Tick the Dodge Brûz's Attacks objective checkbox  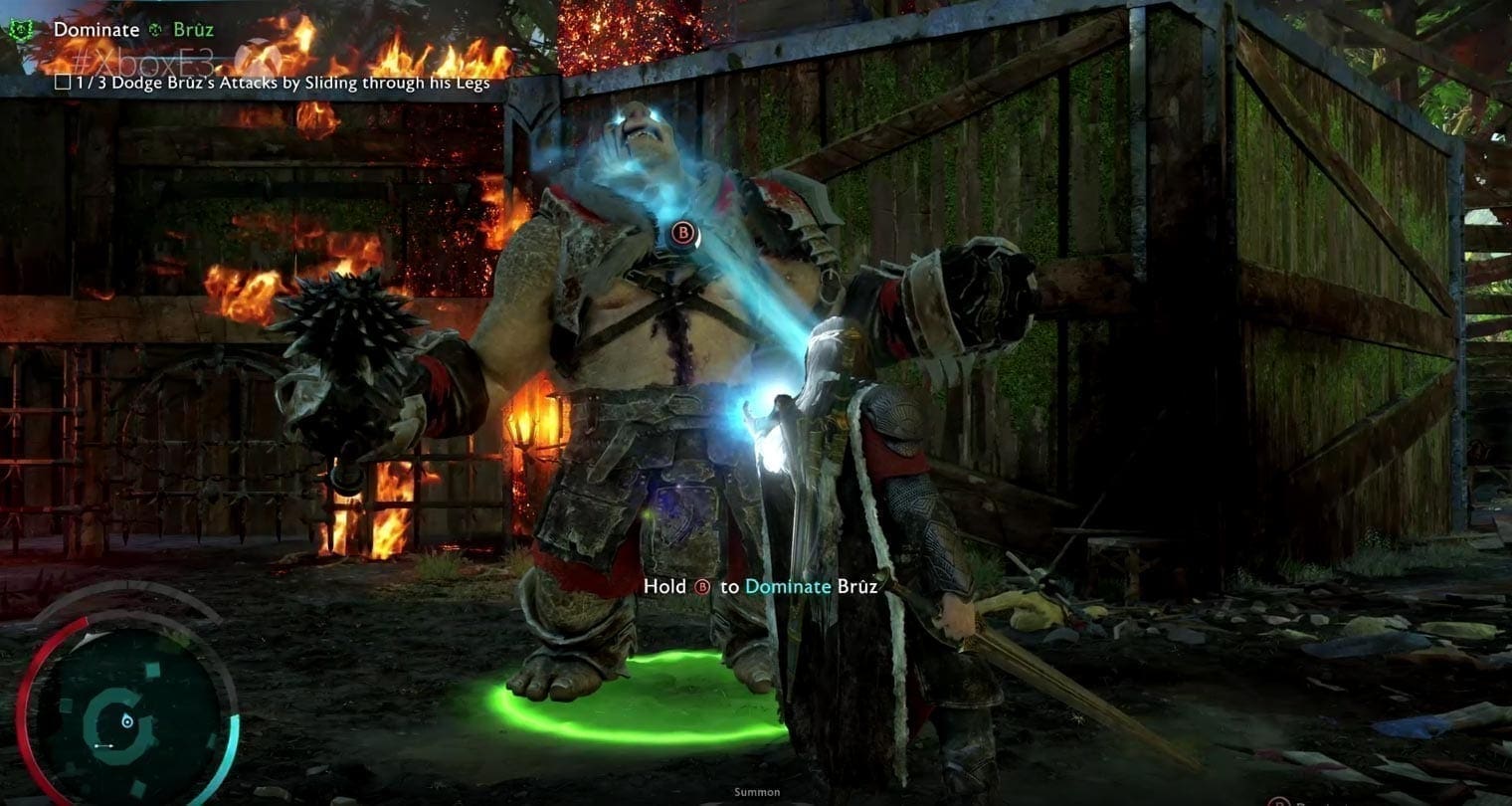pyautogui.click(x=63, y=83)
